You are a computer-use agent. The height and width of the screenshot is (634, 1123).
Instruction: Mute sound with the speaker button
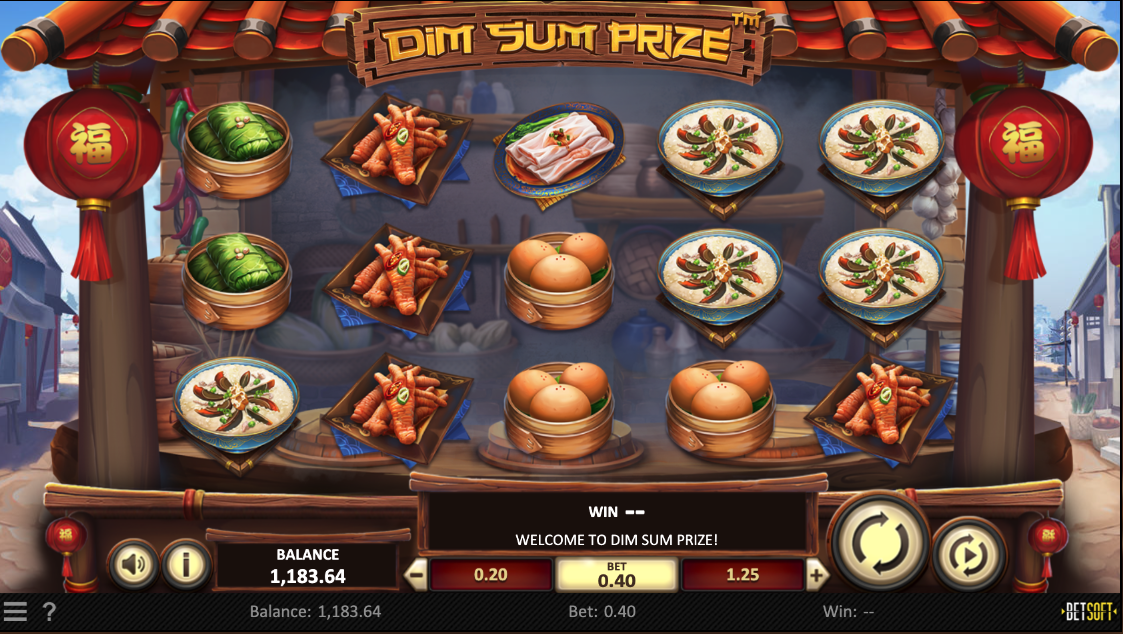tap(133, 564)
